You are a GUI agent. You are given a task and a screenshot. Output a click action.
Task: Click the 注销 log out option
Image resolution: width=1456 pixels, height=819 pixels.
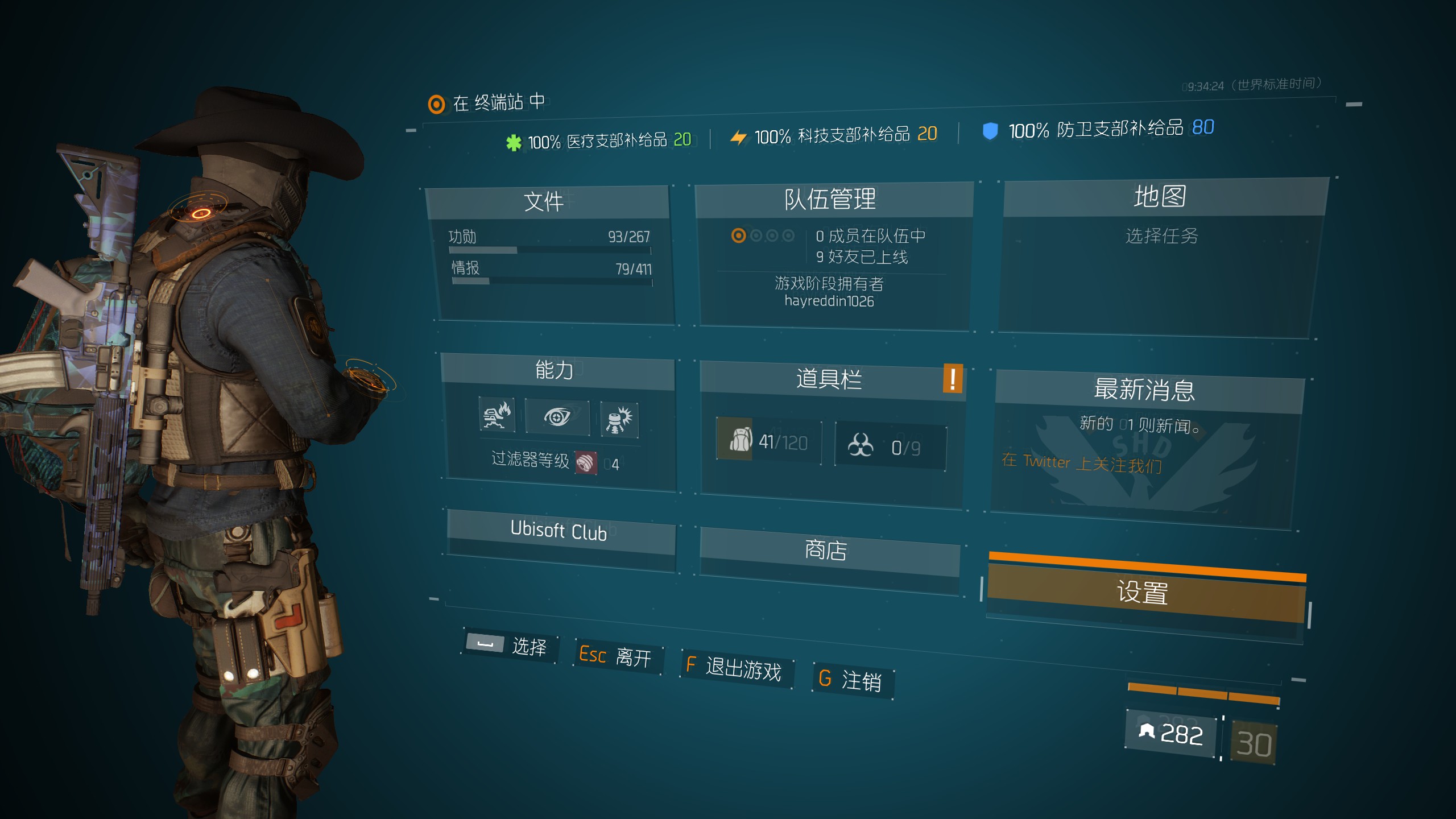point(852,680)
